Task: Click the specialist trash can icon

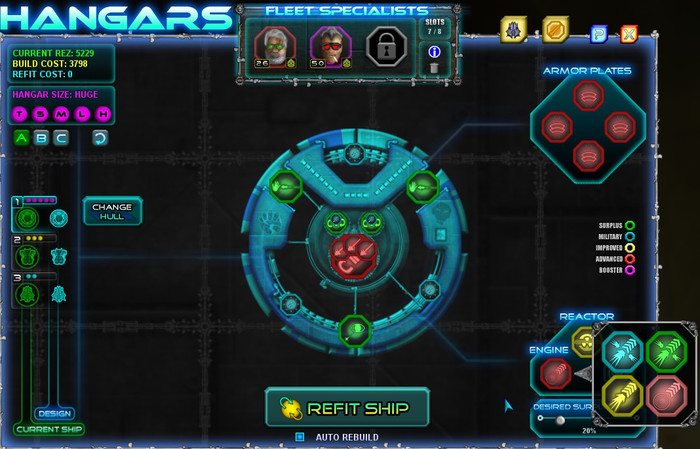Action: pyautogui.click(x=433, y=68)
